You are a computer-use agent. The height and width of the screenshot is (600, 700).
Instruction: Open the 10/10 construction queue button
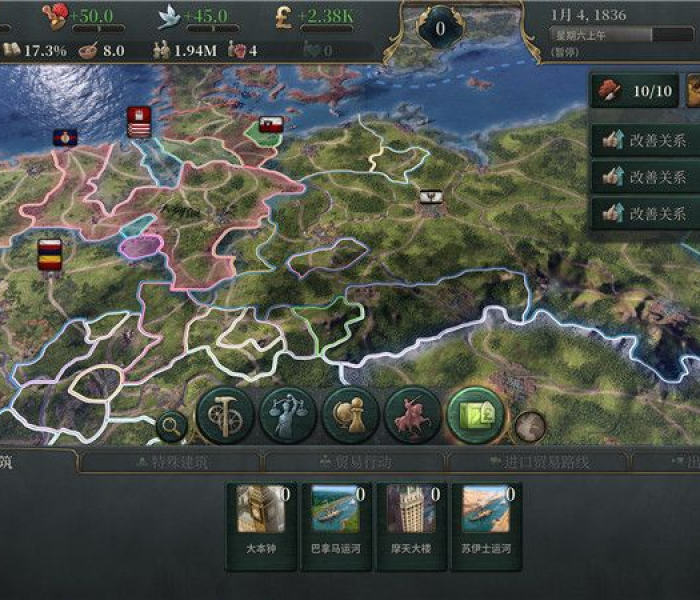[634, 91]
